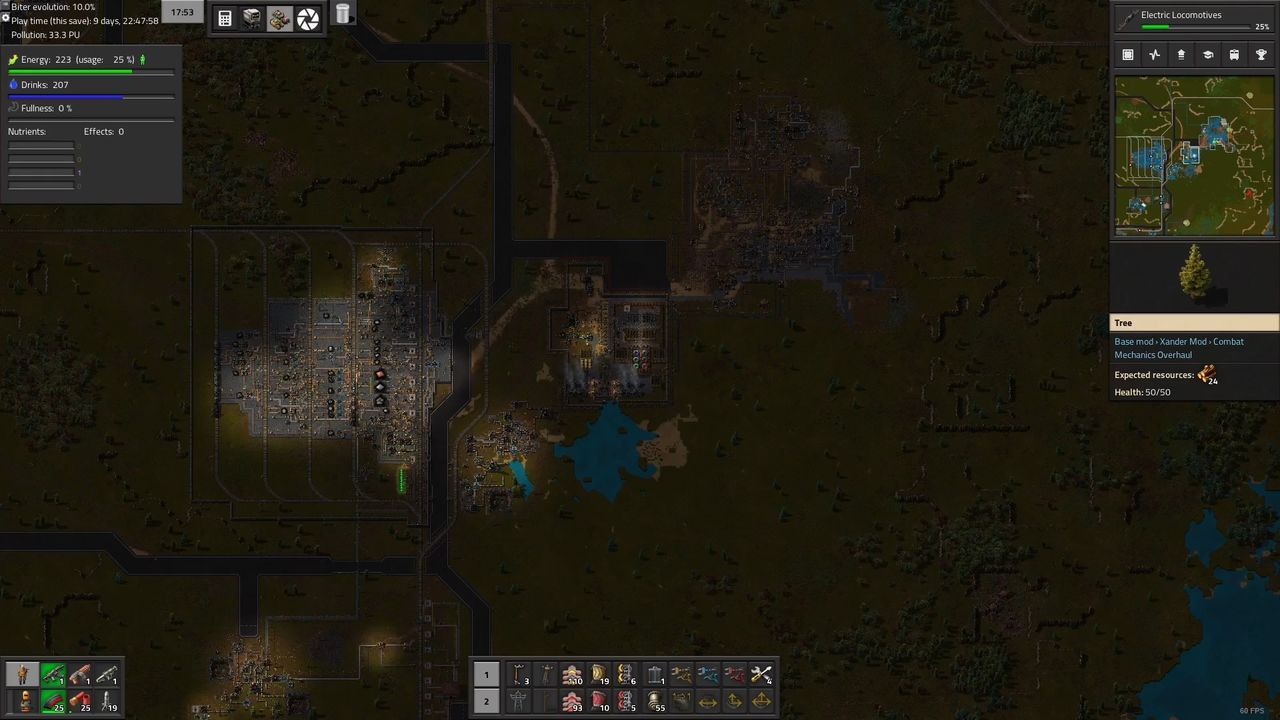Show production statistics graph

point(1155,55)
